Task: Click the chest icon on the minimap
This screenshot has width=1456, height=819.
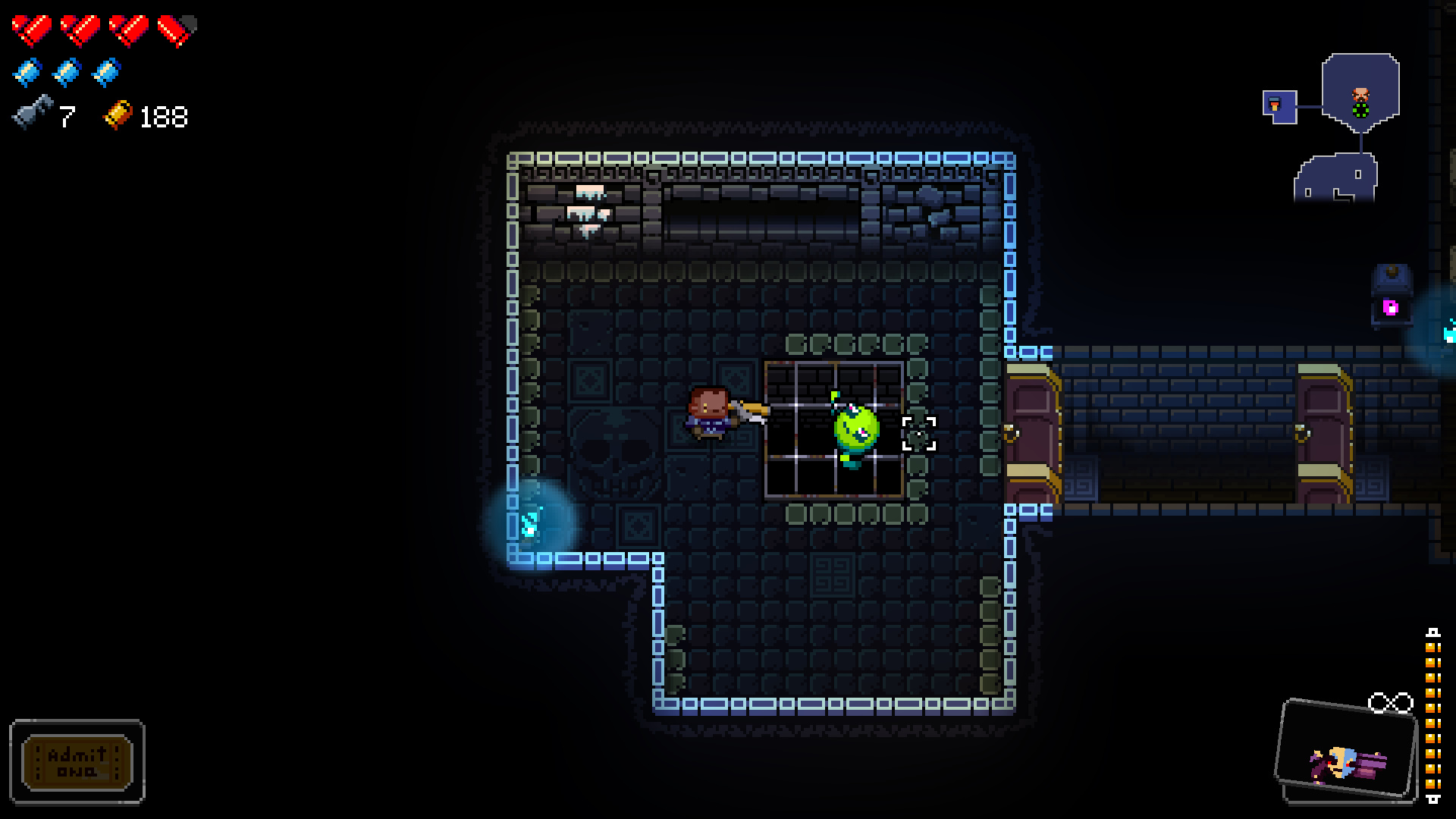Action: pos(1275,104)
